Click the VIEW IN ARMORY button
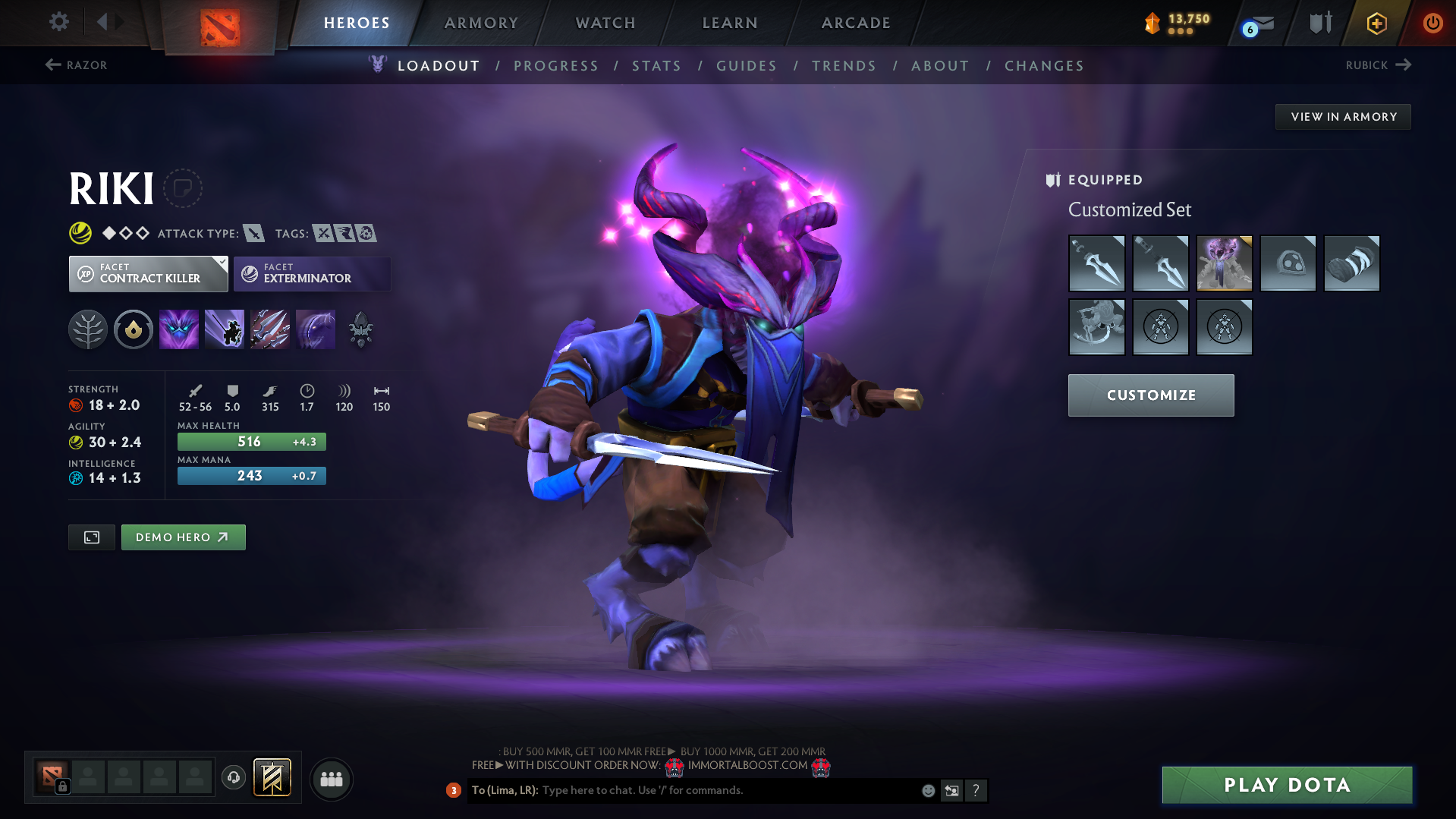The image size is (1456, 819). 1343,116
